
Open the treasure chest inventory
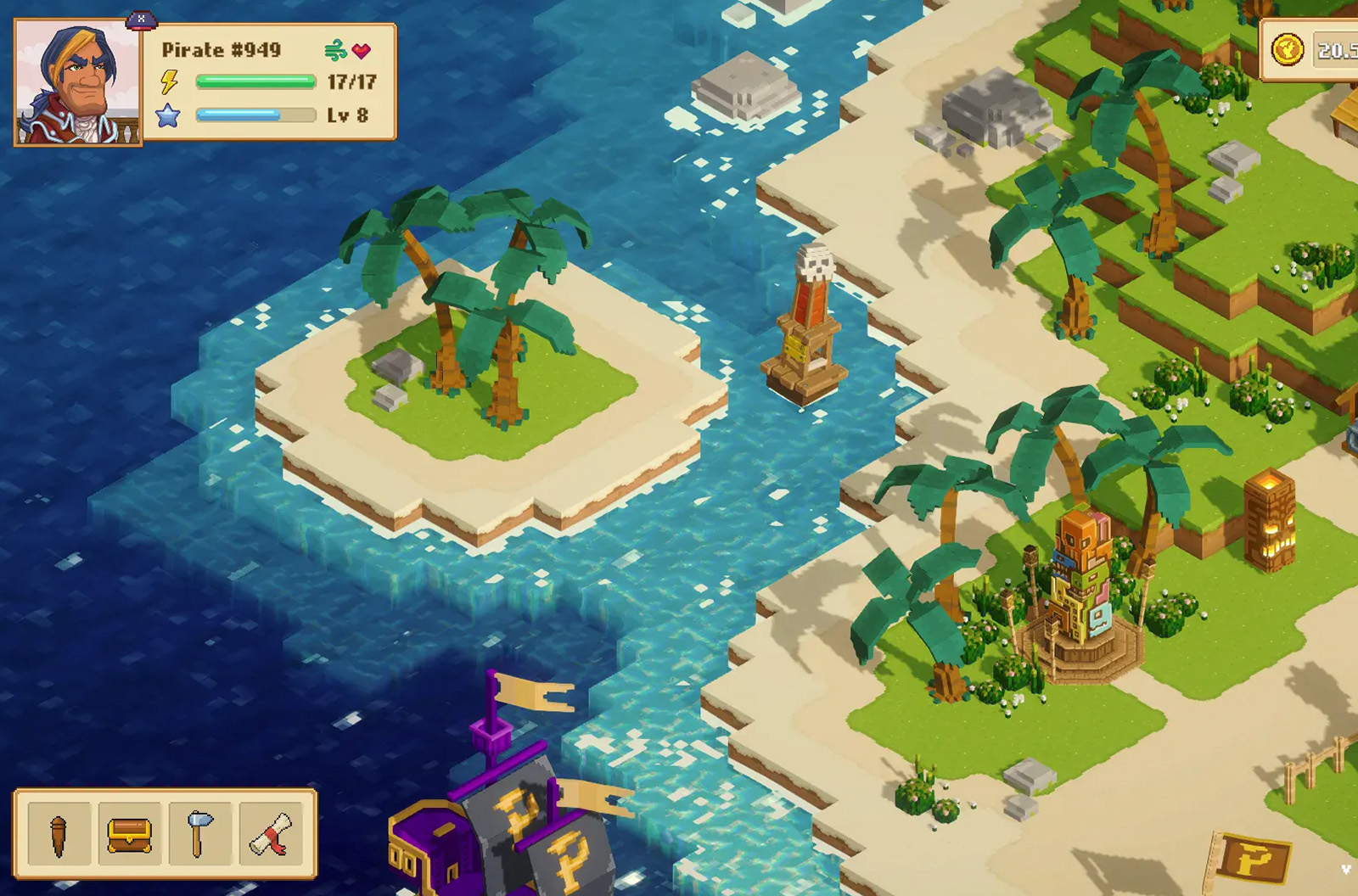[x=129, y=835]
